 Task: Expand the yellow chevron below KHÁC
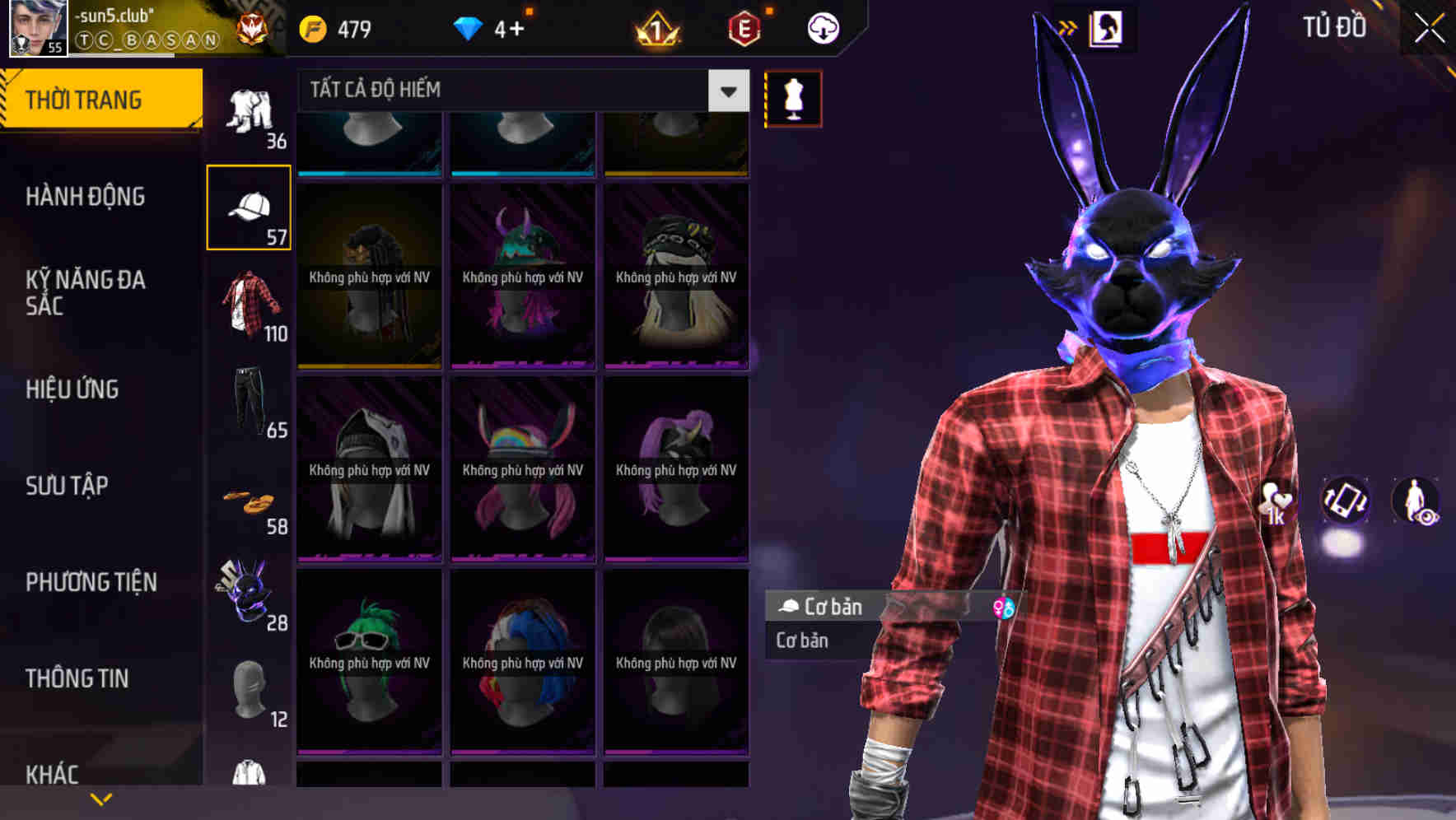click(99, 800)
